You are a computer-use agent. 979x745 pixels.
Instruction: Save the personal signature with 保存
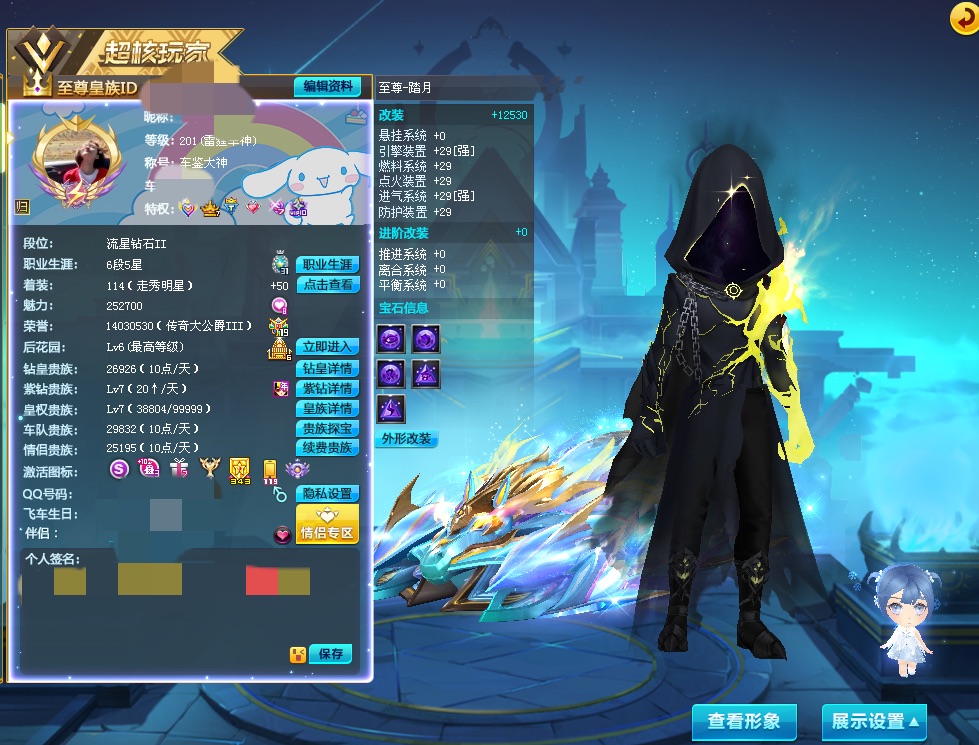point(331,654)
